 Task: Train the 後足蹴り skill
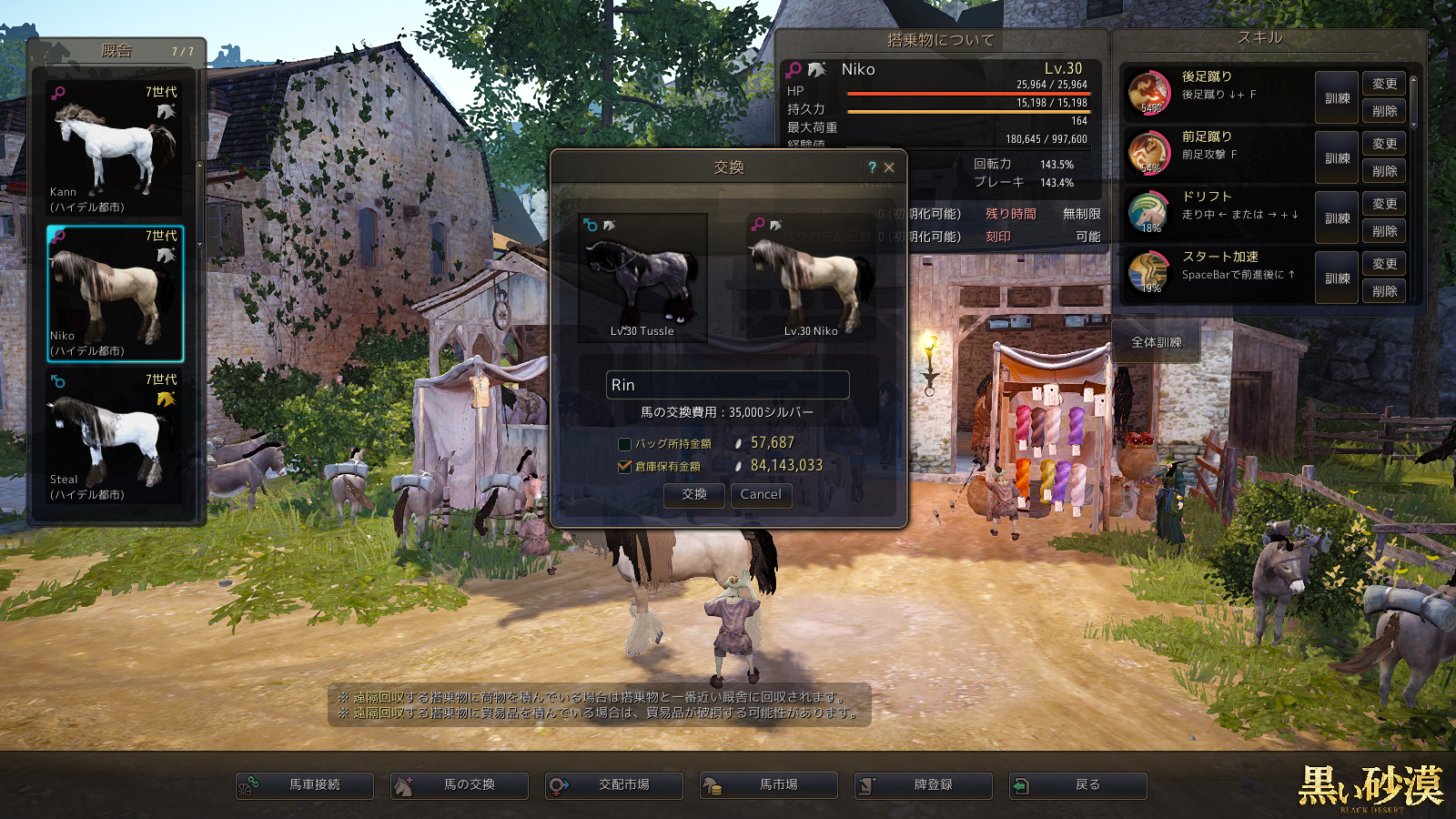(1337, 98)
